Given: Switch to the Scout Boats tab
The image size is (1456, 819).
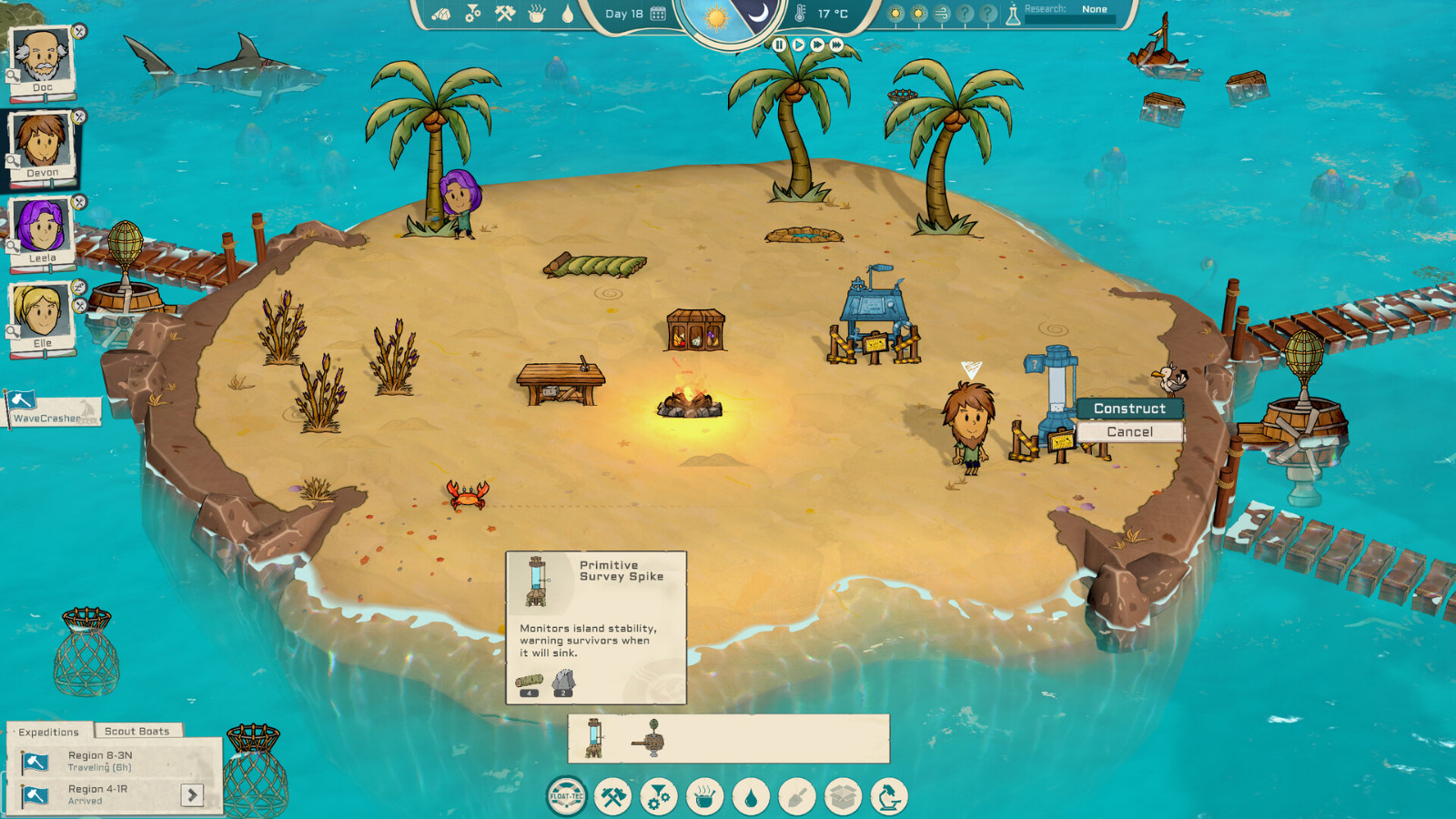Looking at the screenshot, I should [x=139, y=731].
